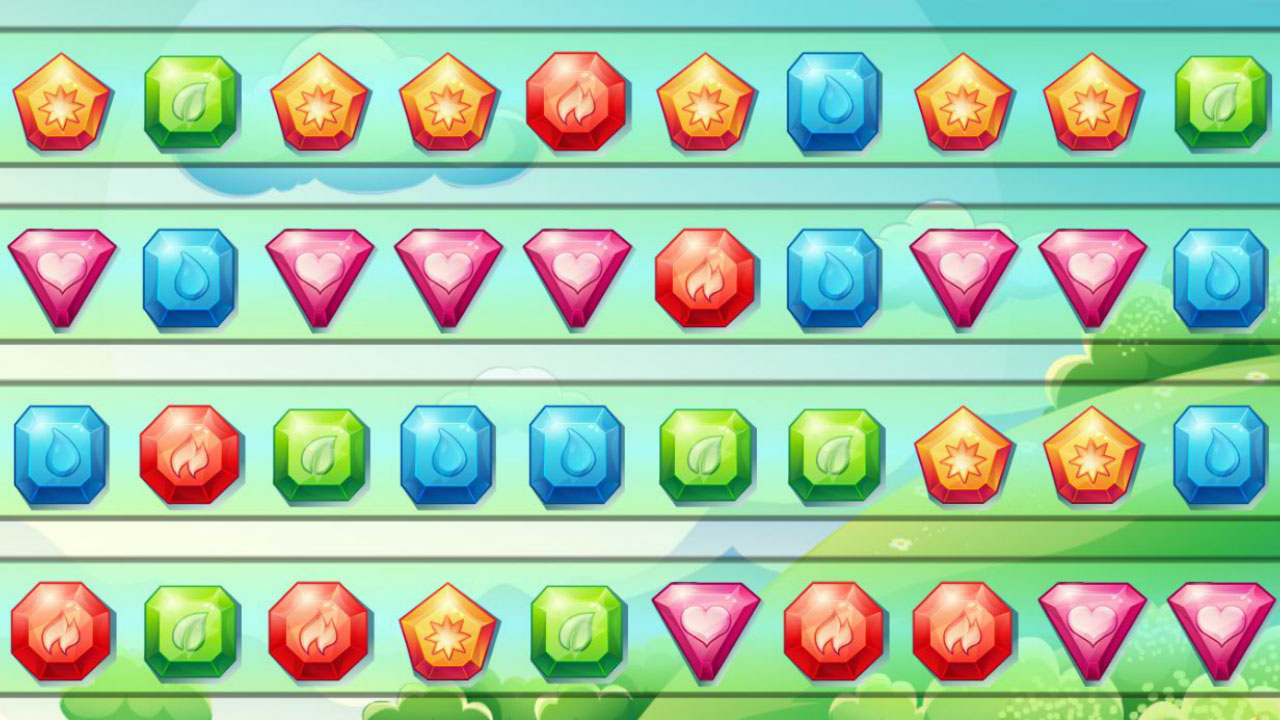
Task: Choose the leaf gem between flame and water gems
Action: pyautogui.click(x=320, y=454)
